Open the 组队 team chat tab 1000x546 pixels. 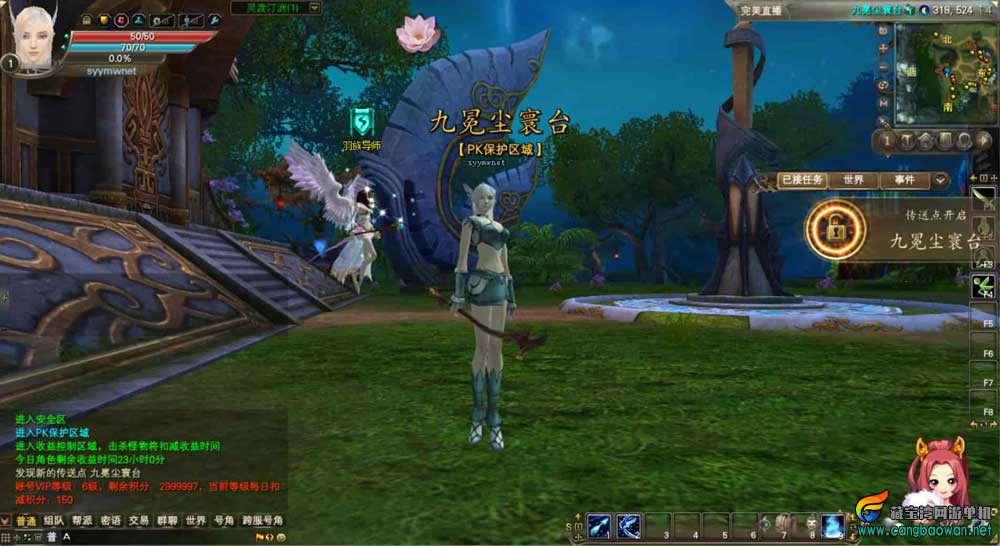(x=54, y=520)
